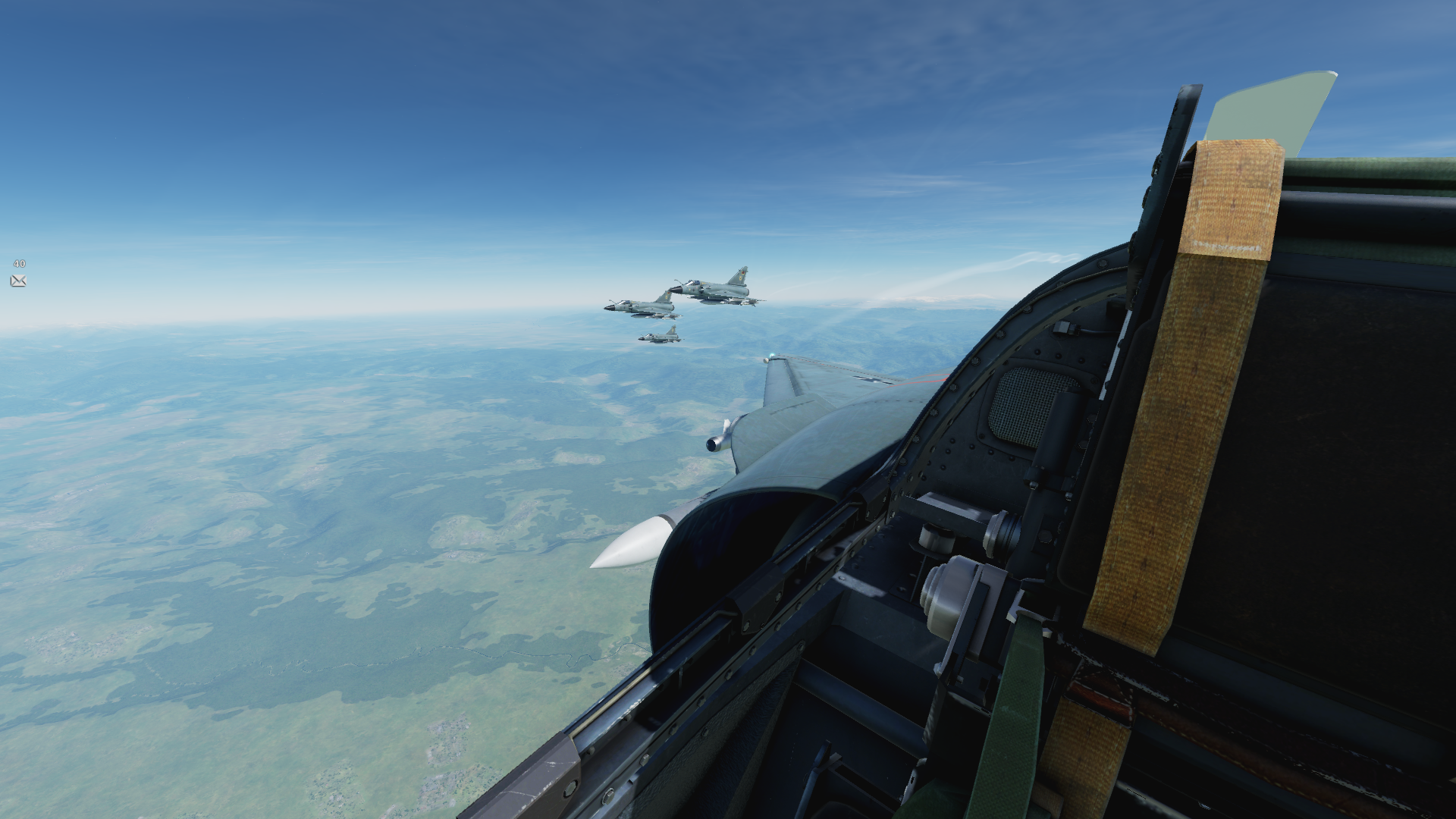Open the message envelope icon
Image resolution: width=1456 pixels, height=819 pixels.
tap(18, 281)
